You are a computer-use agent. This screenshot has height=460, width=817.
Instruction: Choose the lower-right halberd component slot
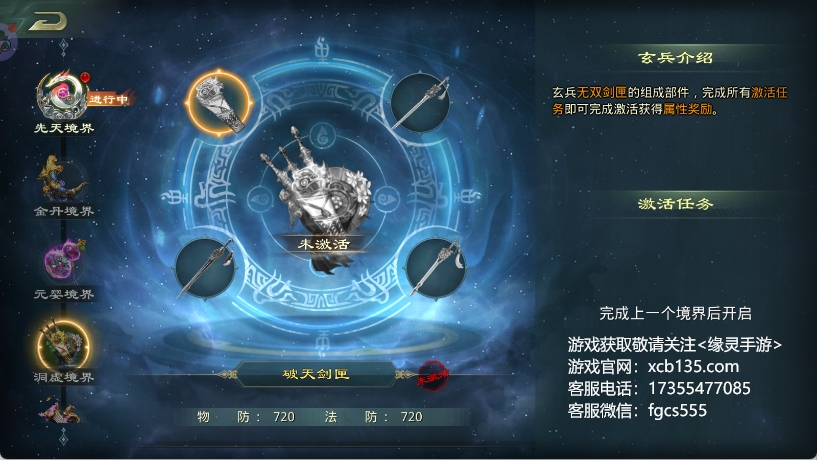point(435,267)
